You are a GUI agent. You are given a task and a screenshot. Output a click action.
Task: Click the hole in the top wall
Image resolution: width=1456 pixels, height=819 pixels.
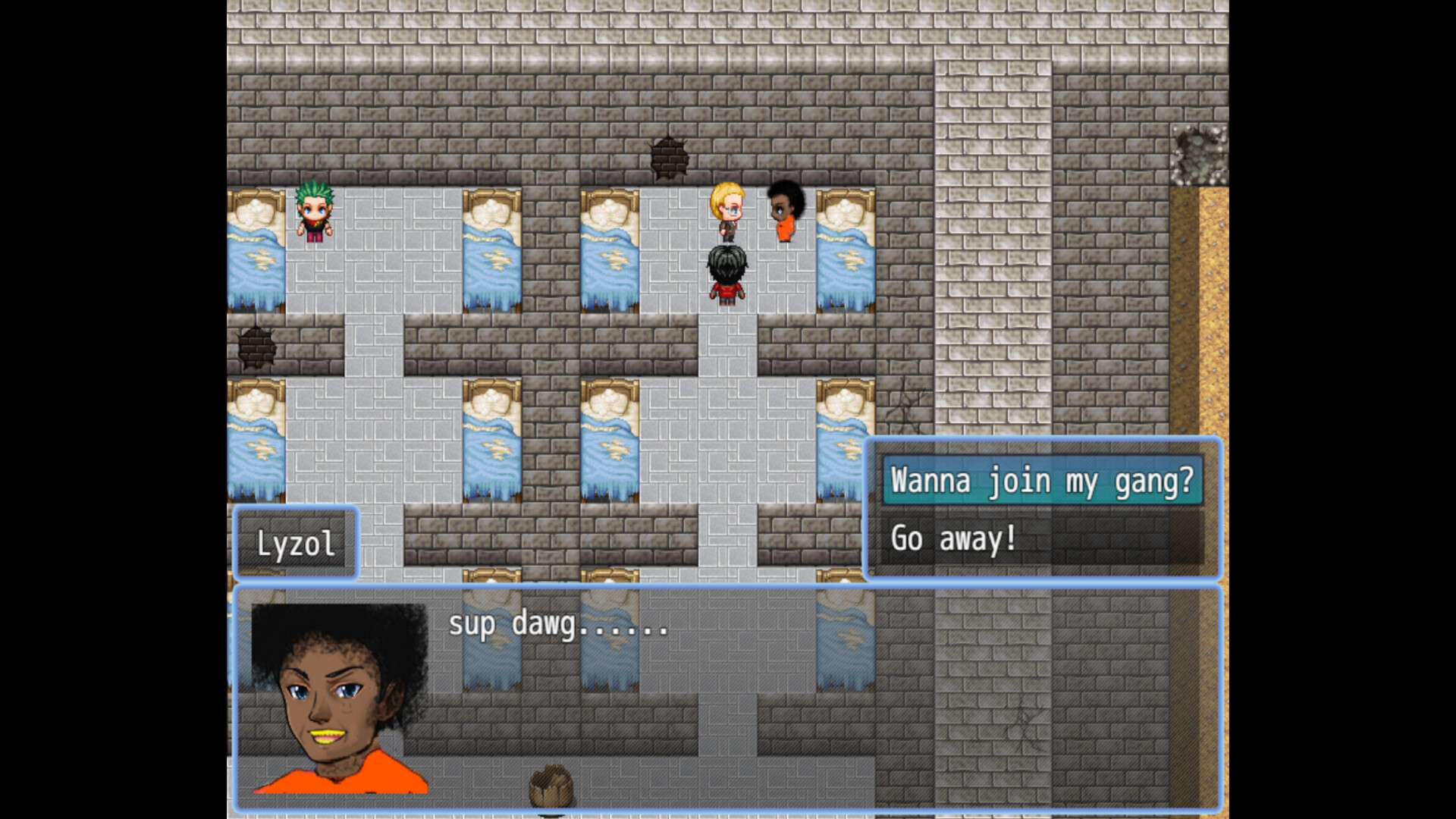click(x=671, y=157)
